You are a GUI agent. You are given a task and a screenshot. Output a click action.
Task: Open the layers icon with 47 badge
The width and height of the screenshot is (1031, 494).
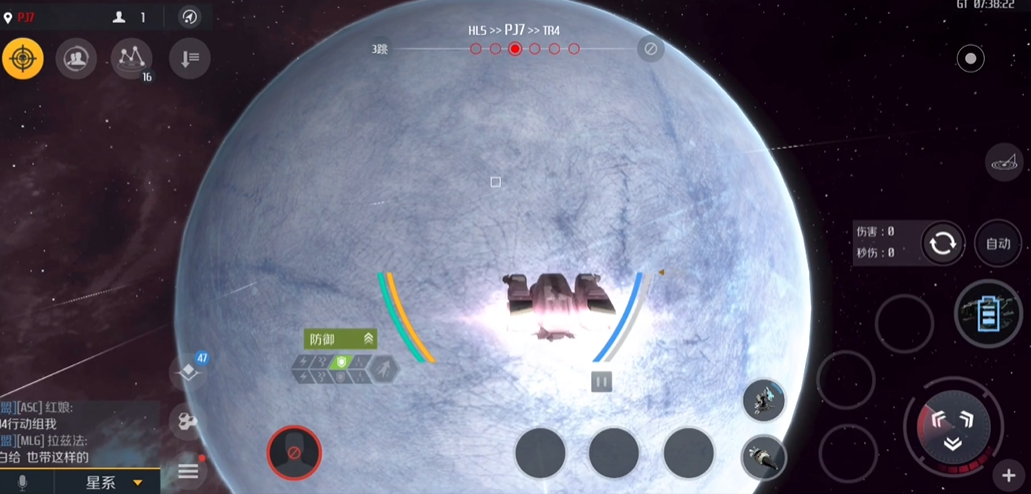click(x=187, y=372)
